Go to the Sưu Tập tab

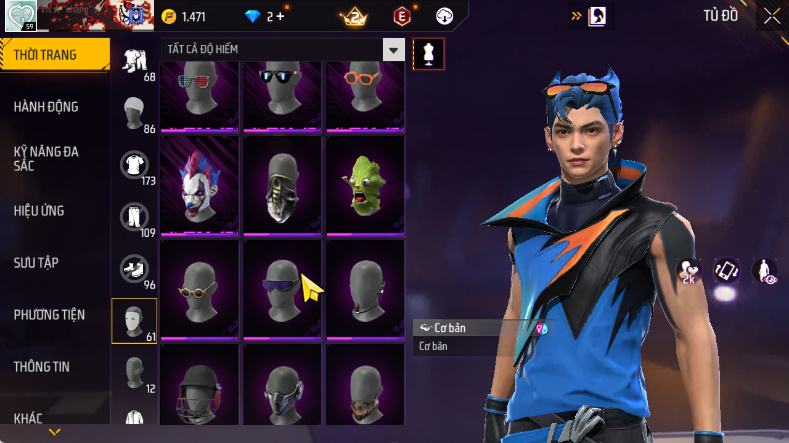point(36,262)
